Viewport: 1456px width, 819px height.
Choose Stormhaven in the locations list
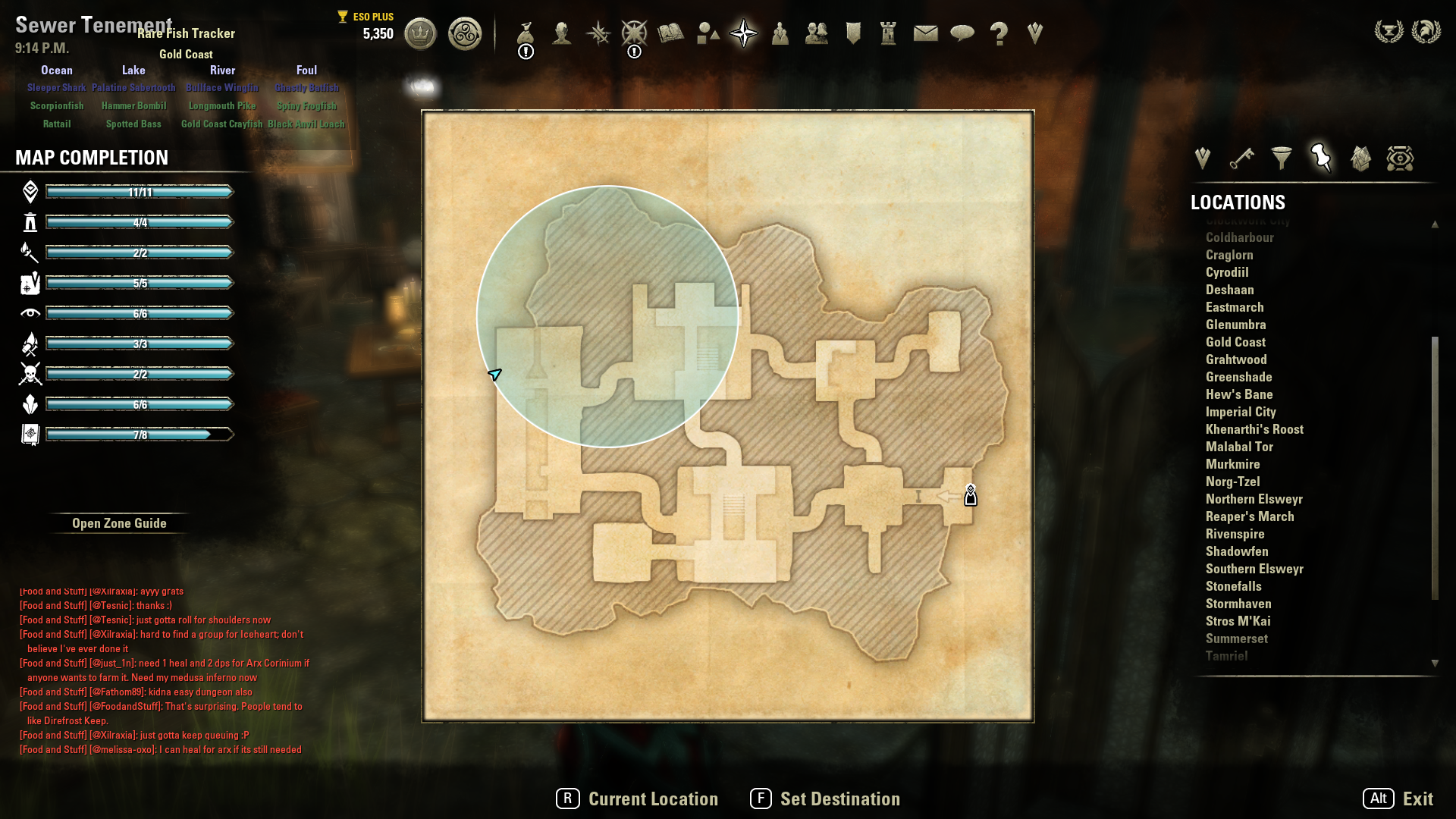click(1238, 604)
